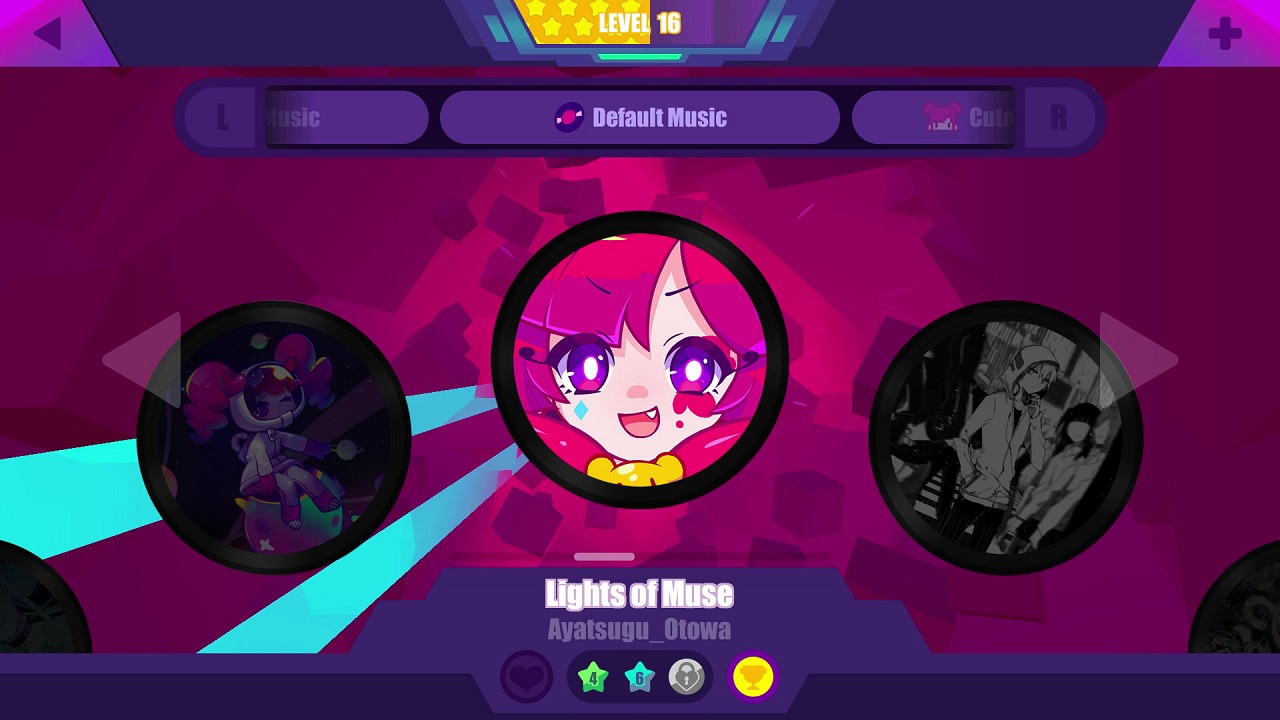Select the Hard difficulty star rated 6
This screenshot has width=1280, height=720.
click(639, 676)
